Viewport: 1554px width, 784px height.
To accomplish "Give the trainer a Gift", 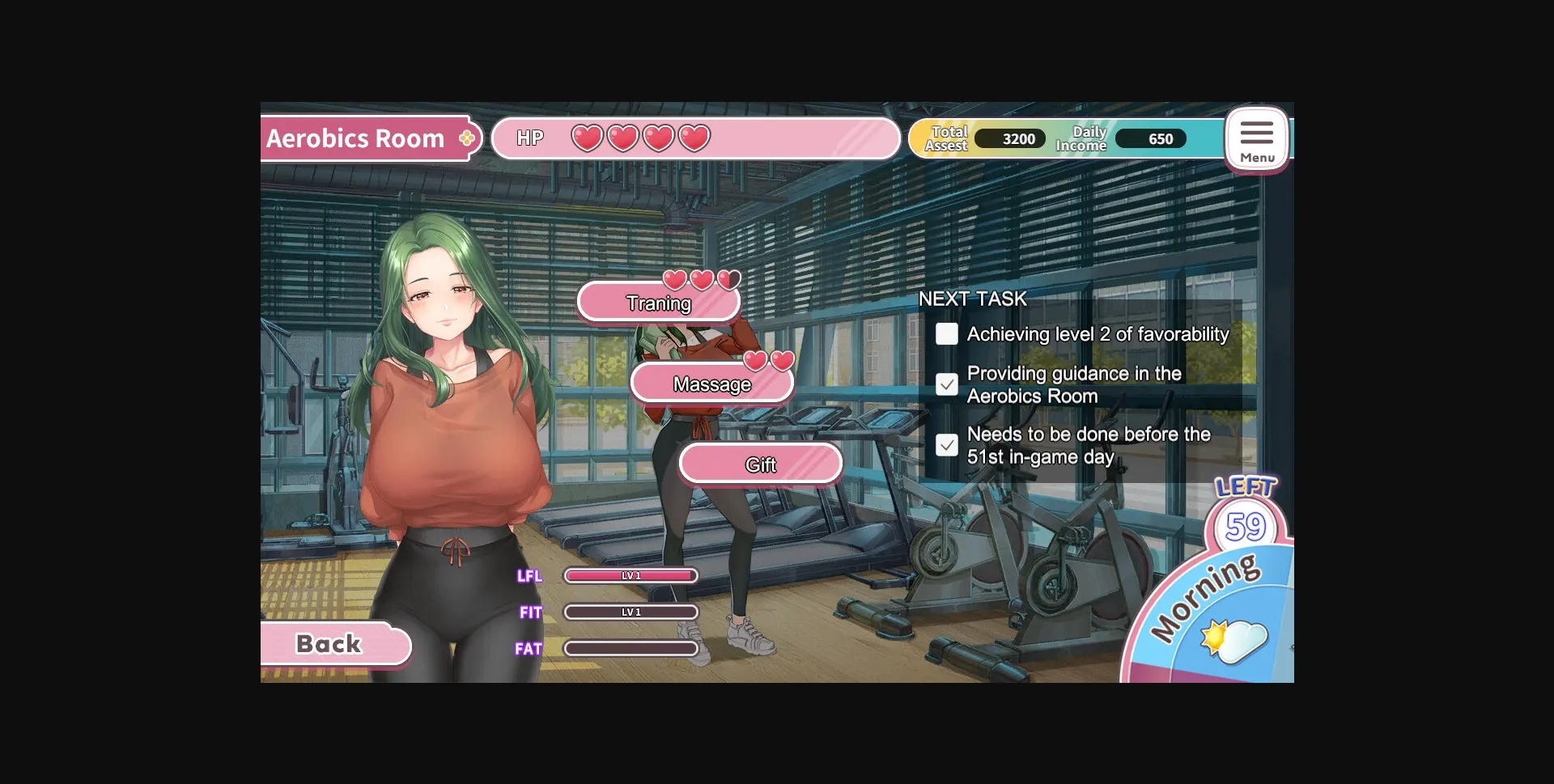I will [759, 464].
